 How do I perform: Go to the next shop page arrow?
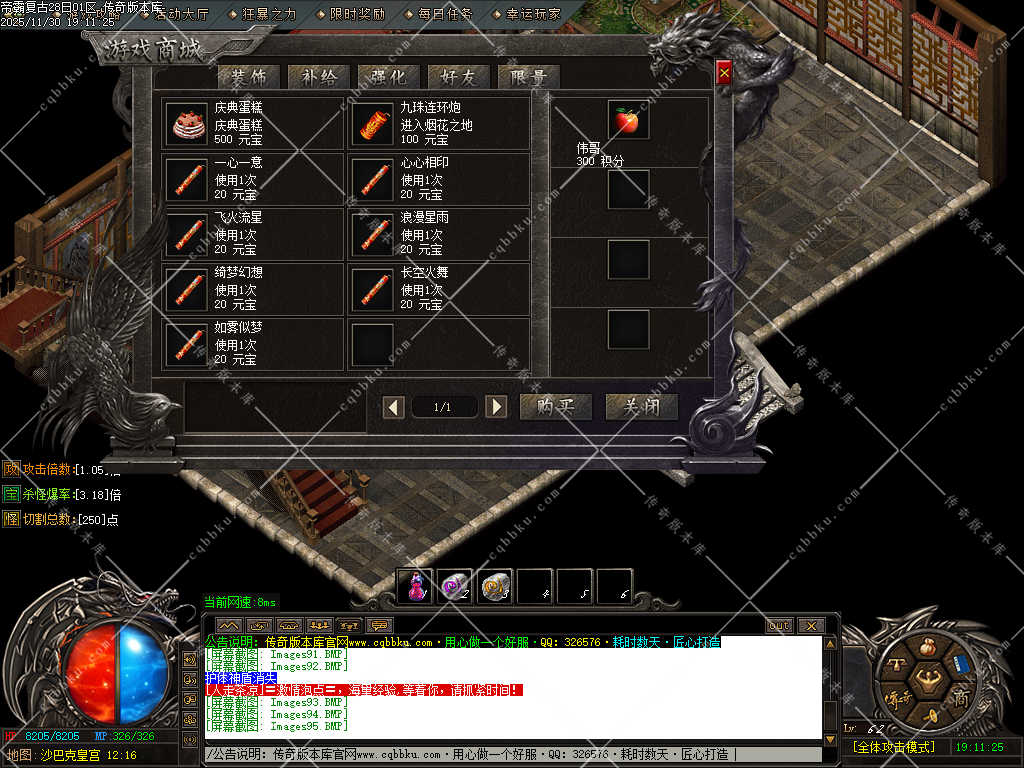(495, 407)
